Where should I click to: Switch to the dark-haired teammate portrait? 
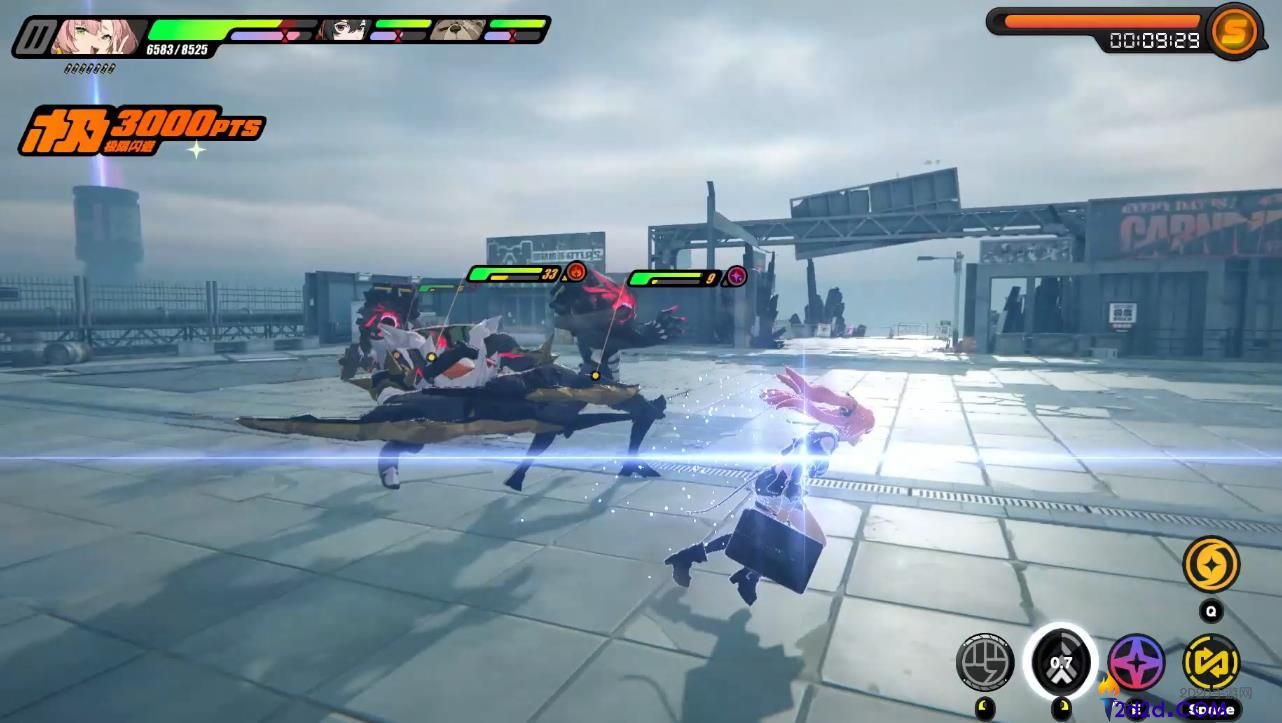342,30
